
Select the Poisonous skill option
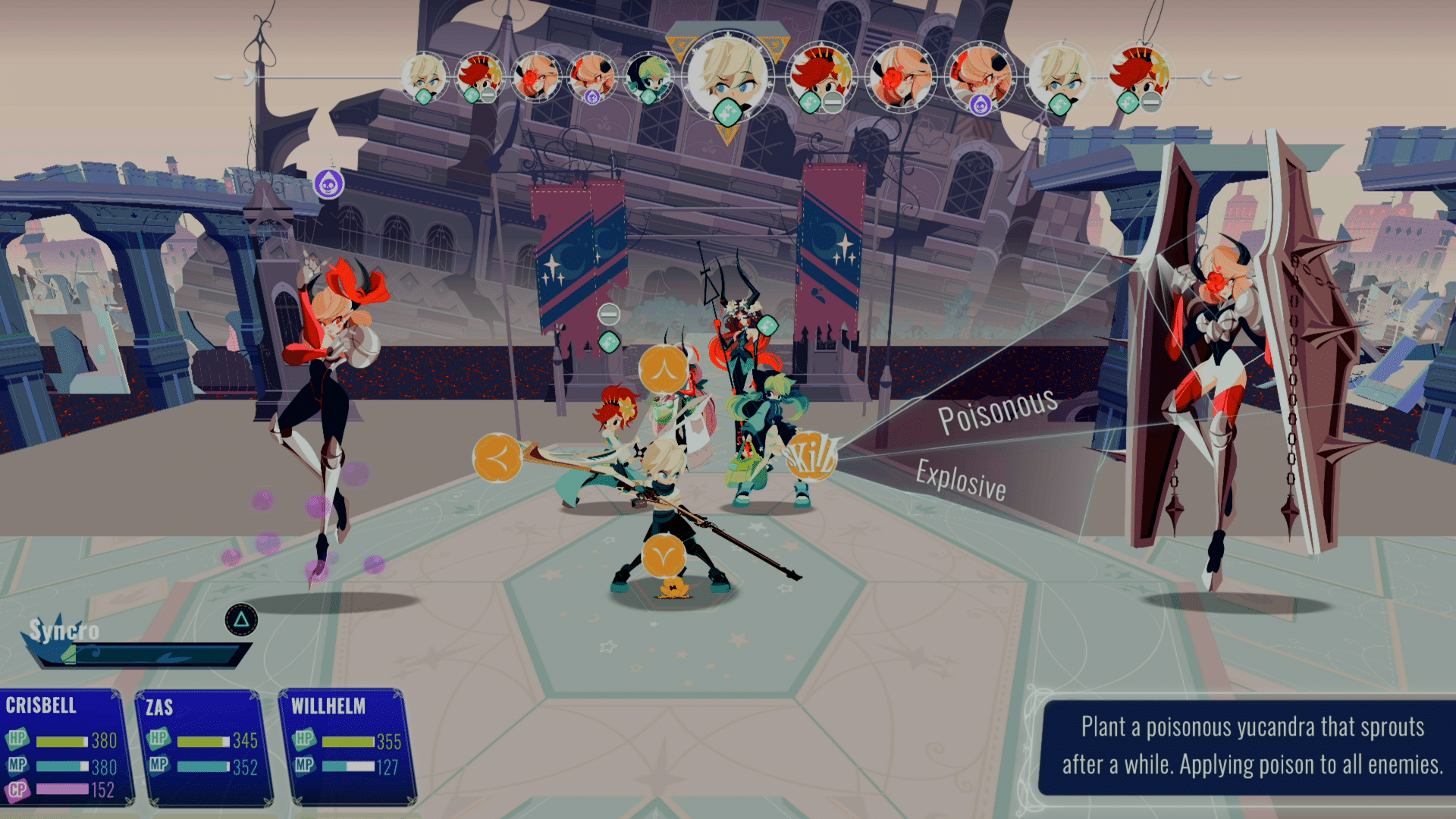[x=997, y=410]
